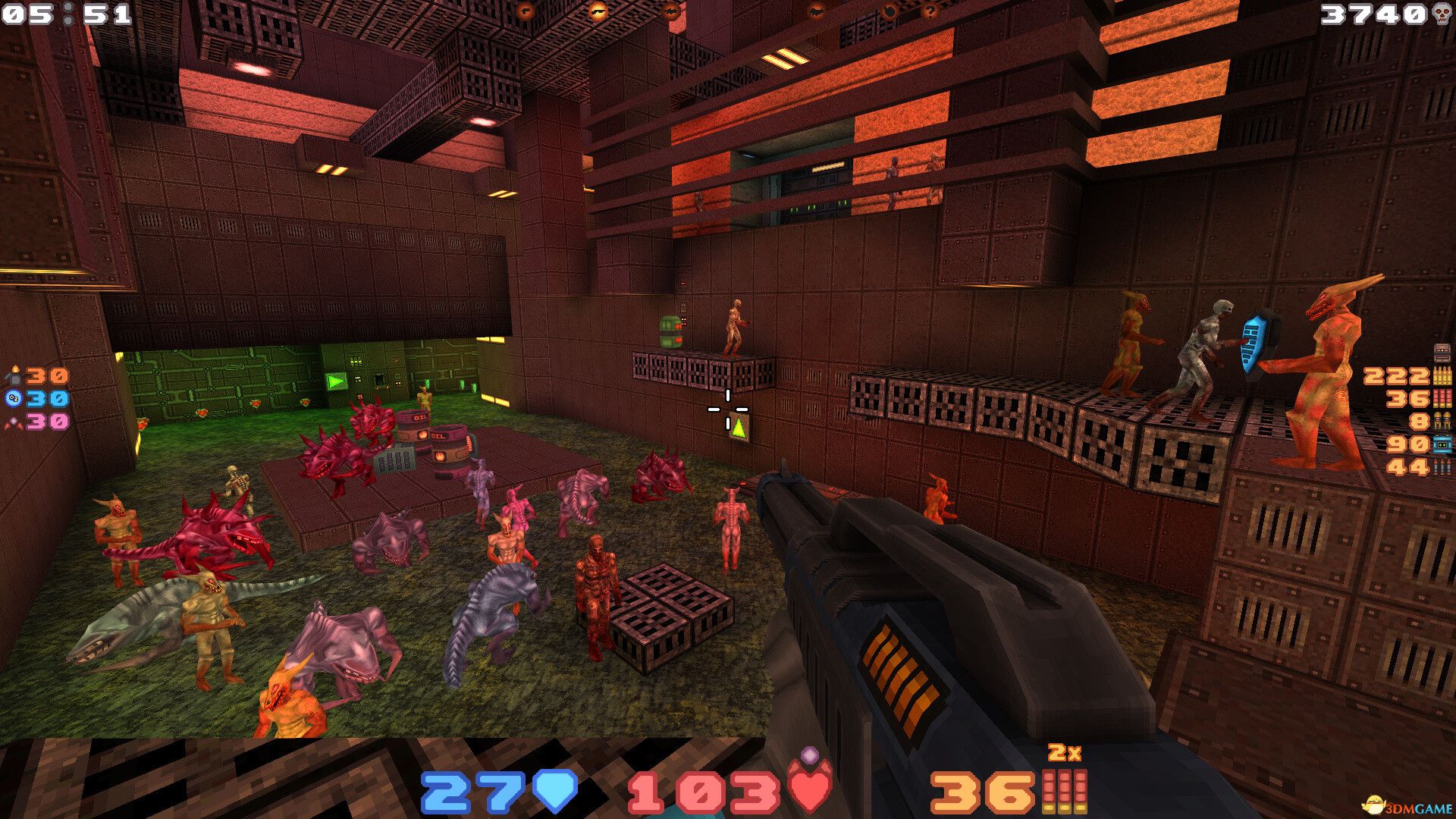Screen dimensions: 1456x819
Task: Click the blue energy cell icon beside 90
Action: click(1441, 444)
